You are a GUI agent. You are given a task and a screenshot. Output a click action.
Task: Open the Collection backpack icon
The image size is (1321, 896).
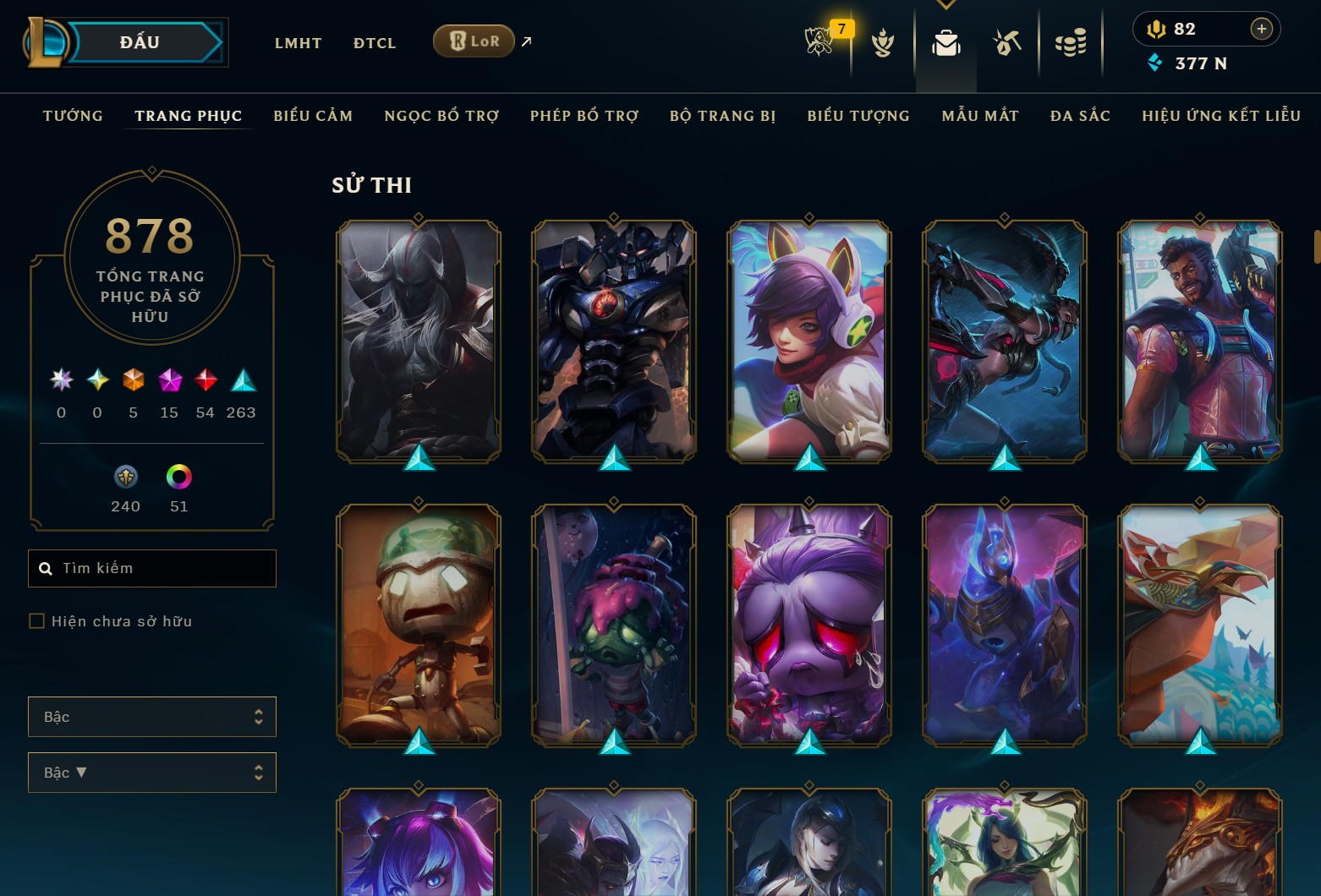click(x=946, y=44)
